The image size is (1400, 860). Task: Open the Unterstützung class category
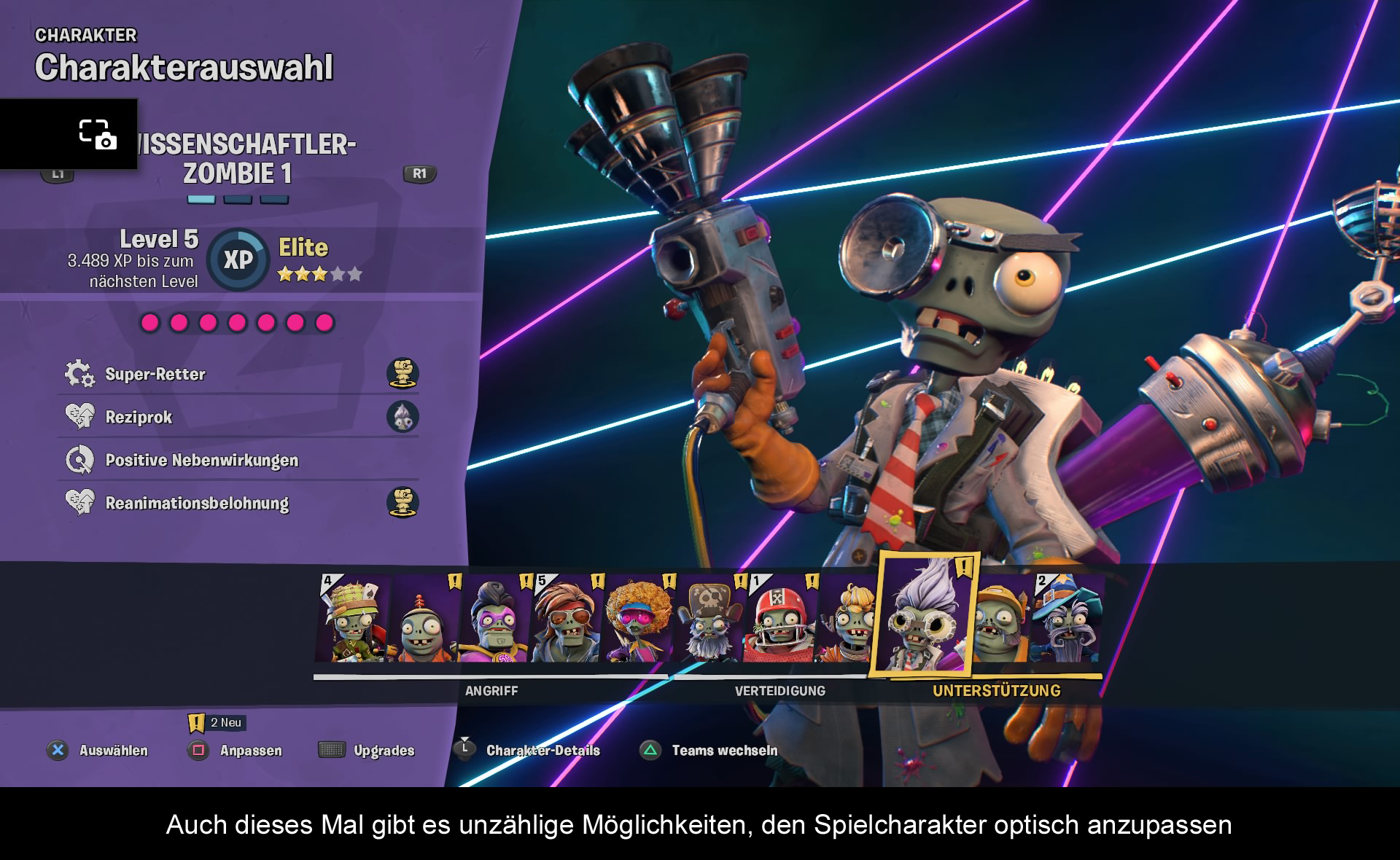click(x=996, y=690)
